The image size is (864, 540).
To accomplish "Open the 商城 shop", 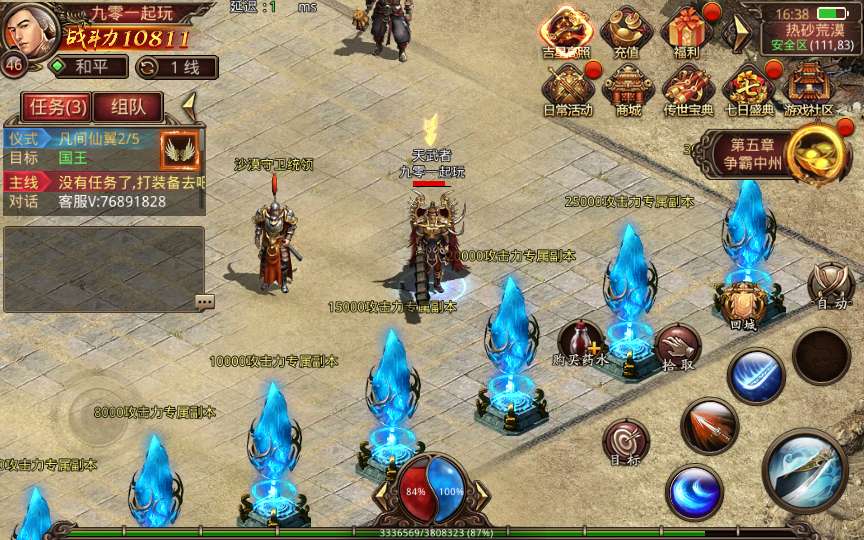I will tap(628, 88).
